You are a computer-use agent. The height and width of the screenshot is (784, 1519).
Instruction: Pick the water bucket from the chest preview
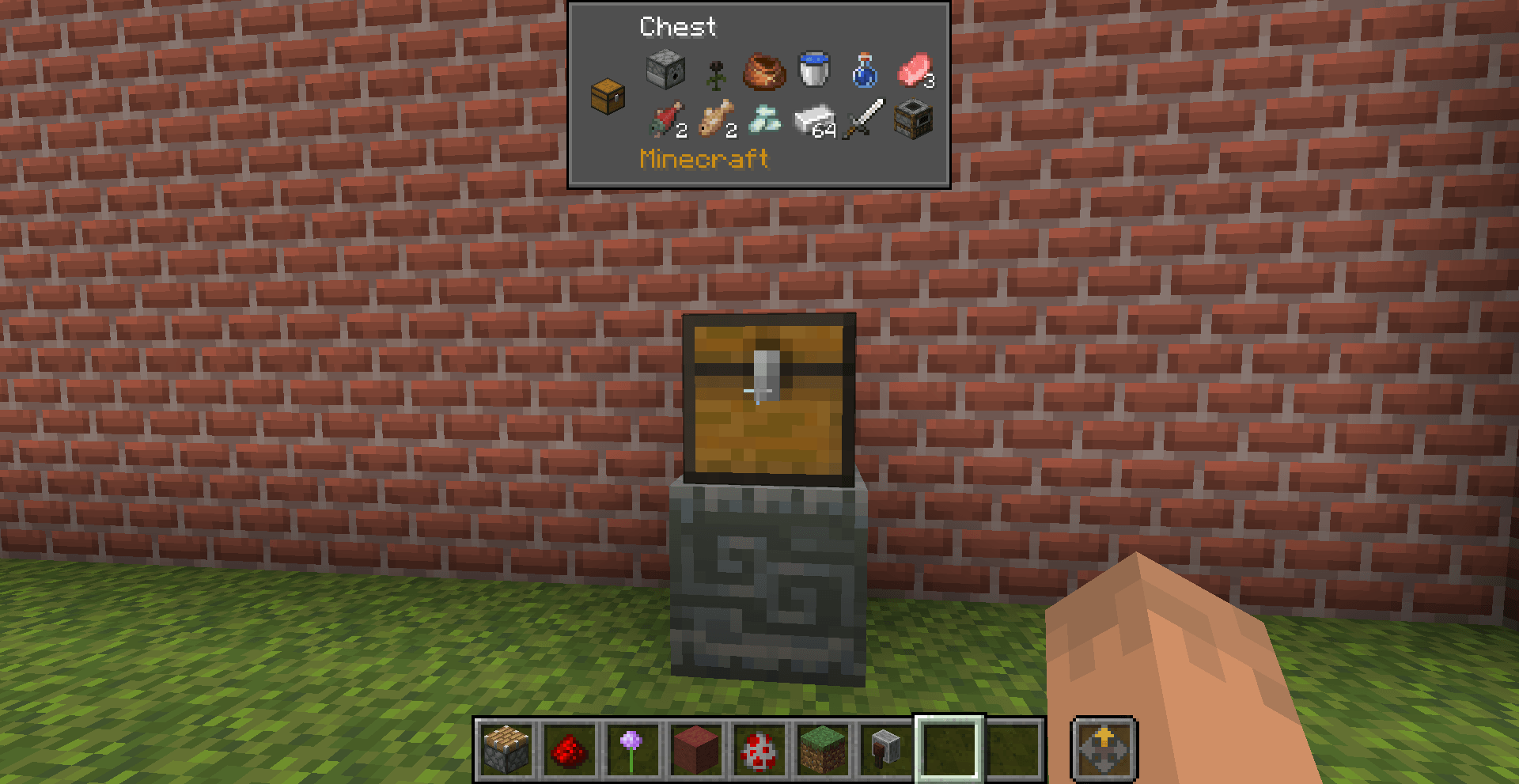click(x=813, y=70)
